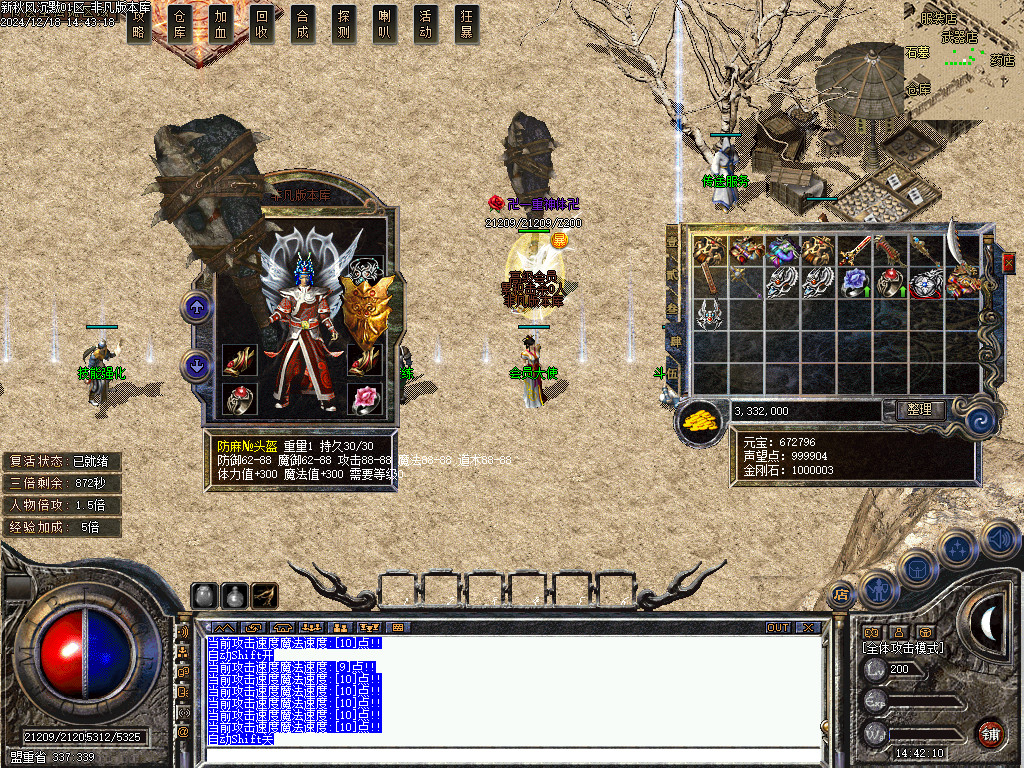Viewport: 1024px width, 768px height.
Task: Open the 回收 recycle menu
Action: pyautogui.click(x=262, y=24)
